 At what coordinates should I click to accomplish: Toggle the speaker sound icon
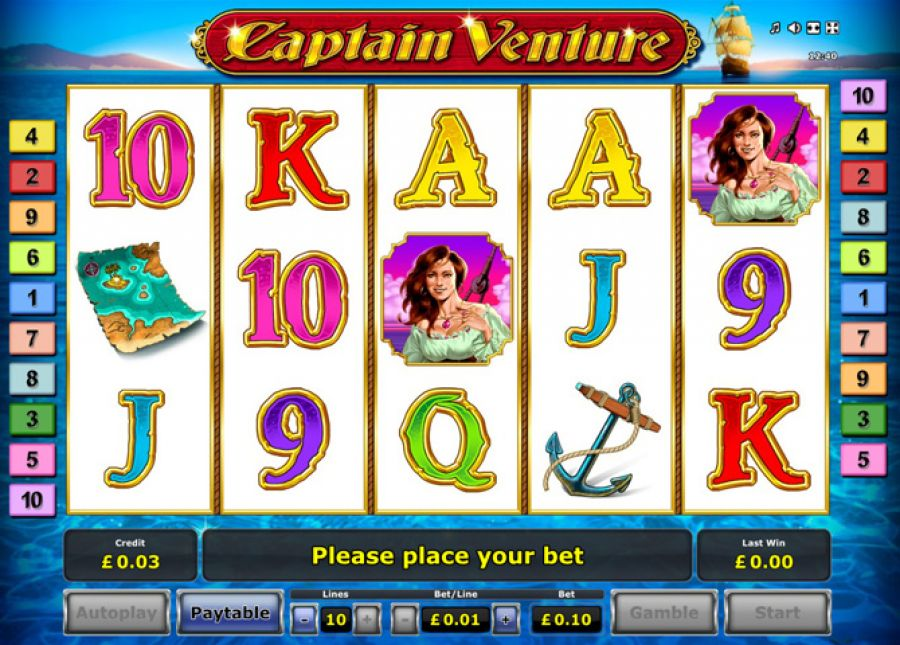click(794, 28)
